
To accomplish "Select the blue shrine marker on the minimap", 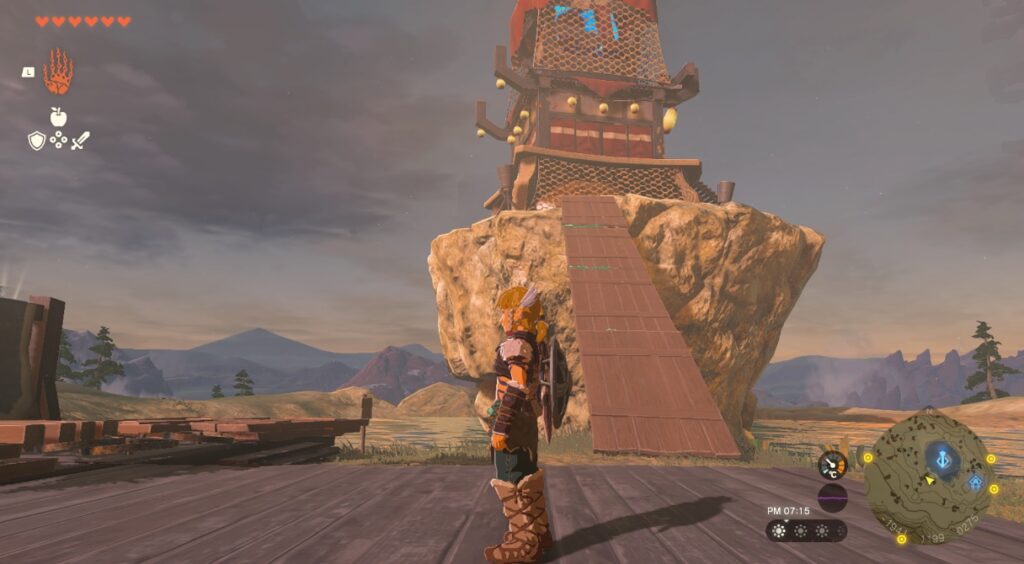I will (x=975, y=483).
